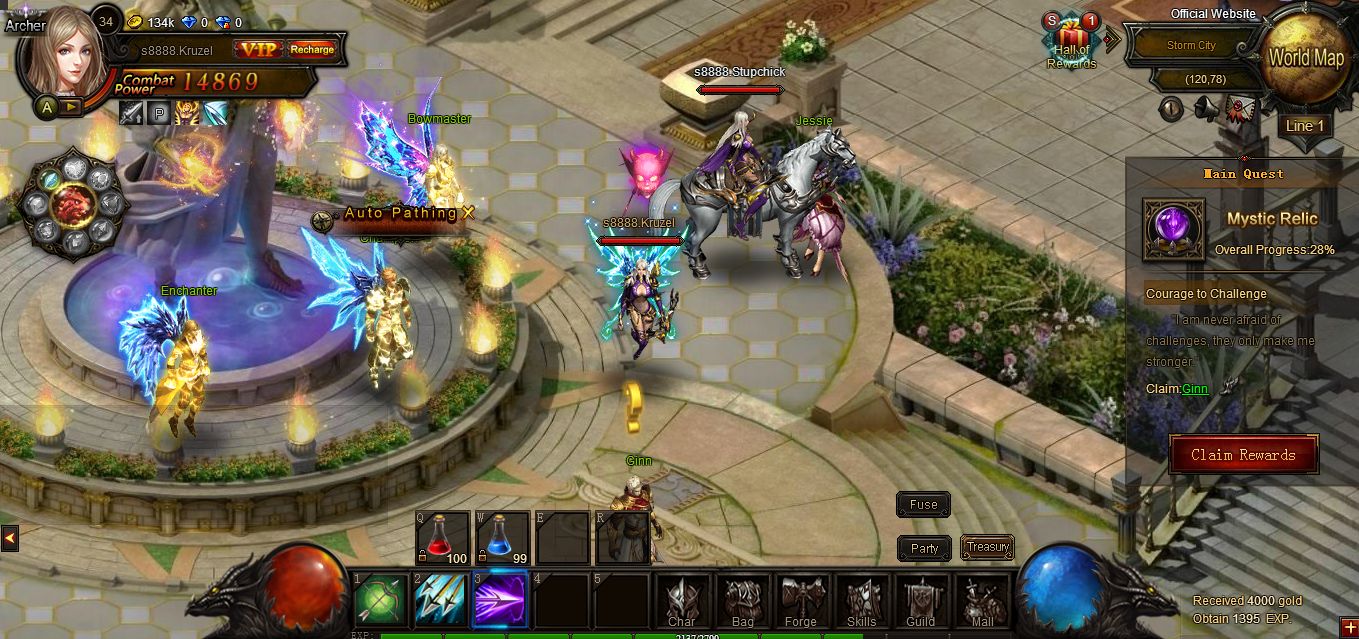
Task: Follow the green Ginn quest link
Action: click(1194, 389)
